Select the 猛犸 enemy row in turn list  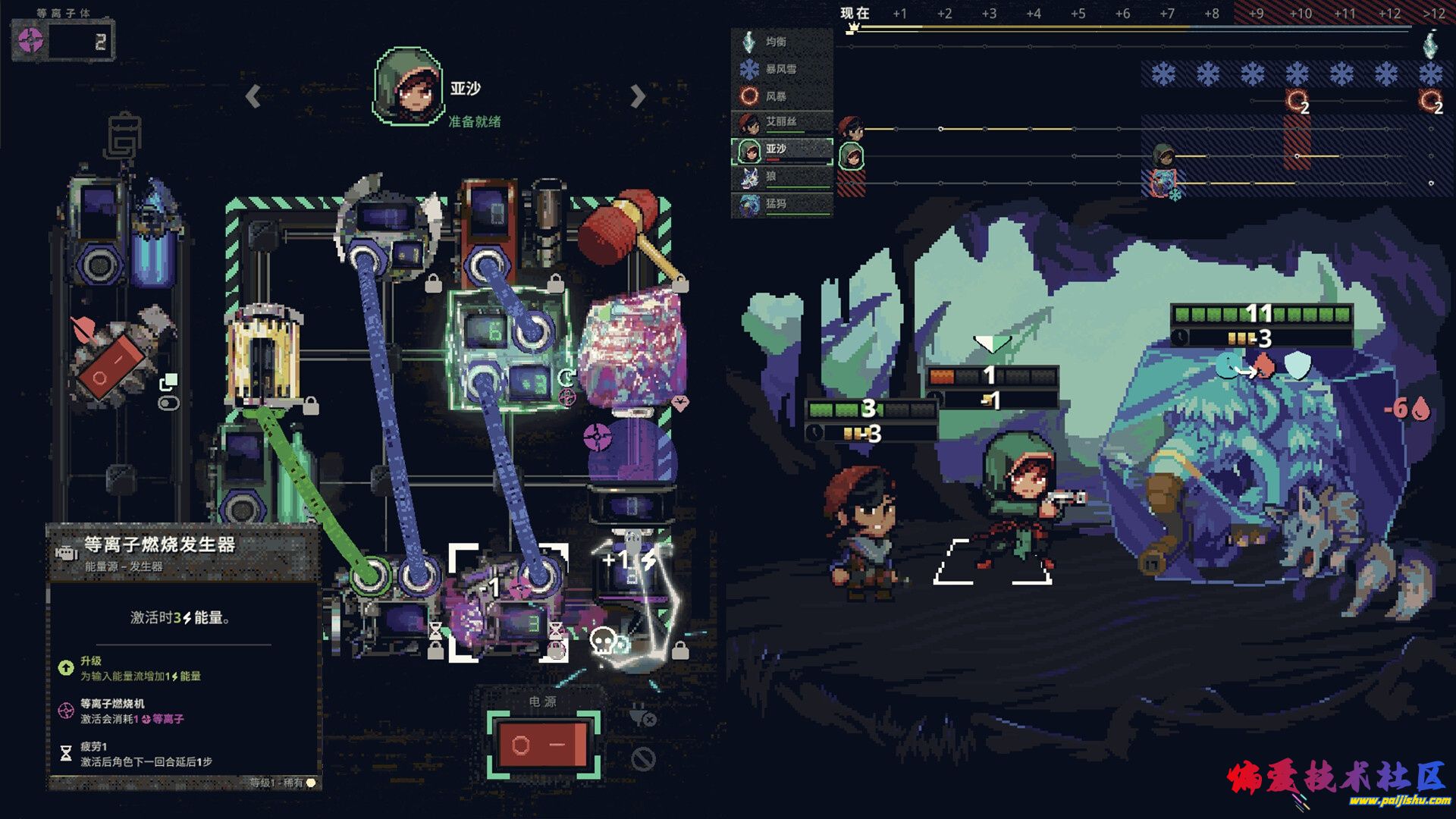click(781, 205)
